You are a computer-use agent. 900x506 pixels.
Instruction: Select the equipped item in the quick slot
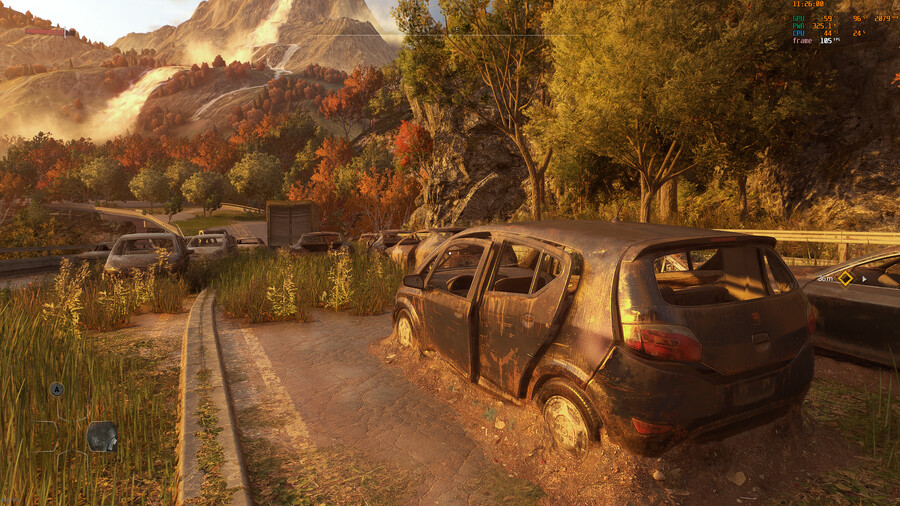coord(102,436)
